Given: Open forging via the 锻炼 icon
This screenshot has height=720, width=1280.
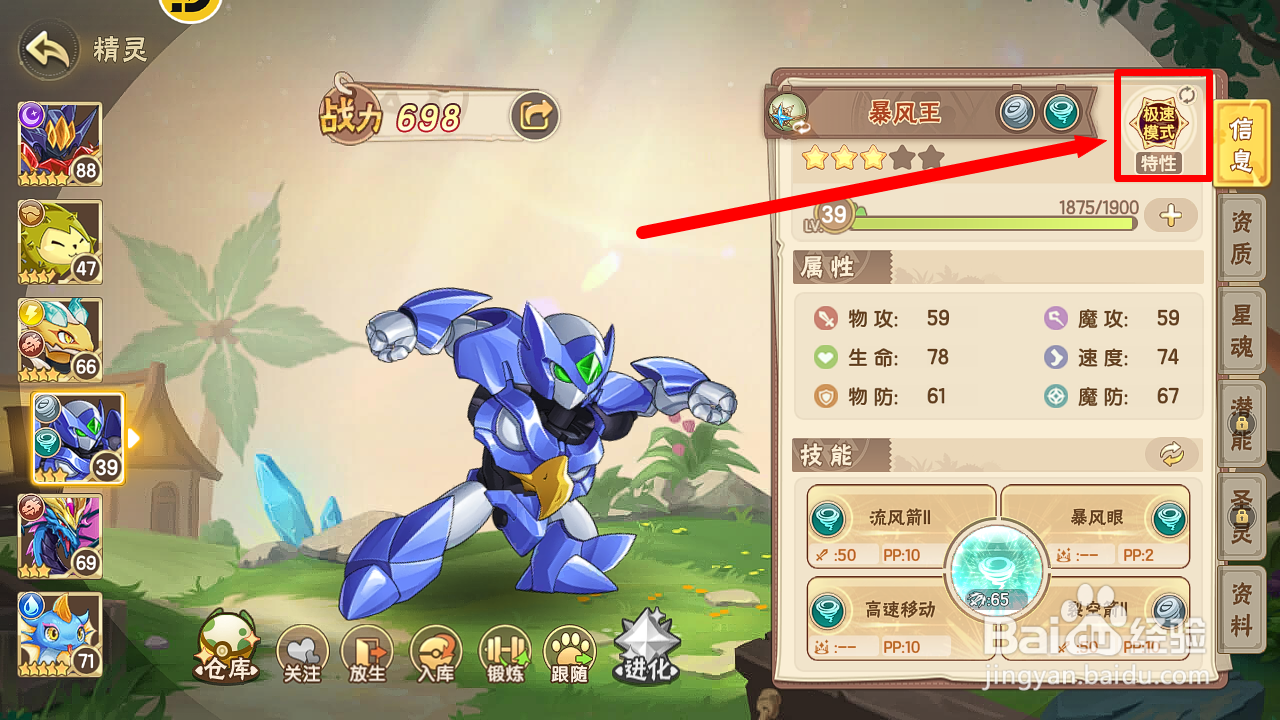Looking at the screenshot, I should pos(503,650).
